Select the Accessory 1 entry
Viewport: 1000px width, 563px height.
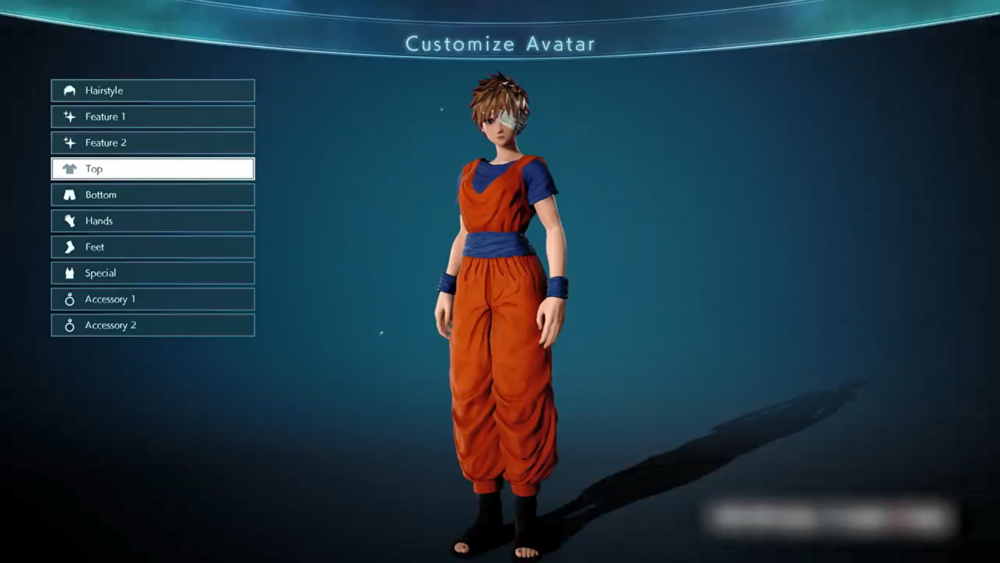pos(153,299)
